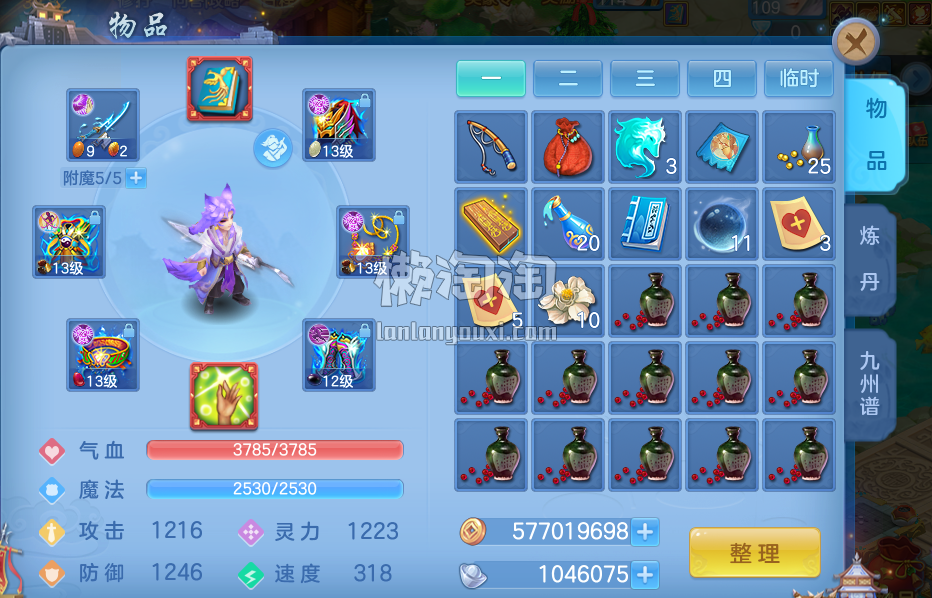Select the red pouch bag item

(x=568, y=146)
